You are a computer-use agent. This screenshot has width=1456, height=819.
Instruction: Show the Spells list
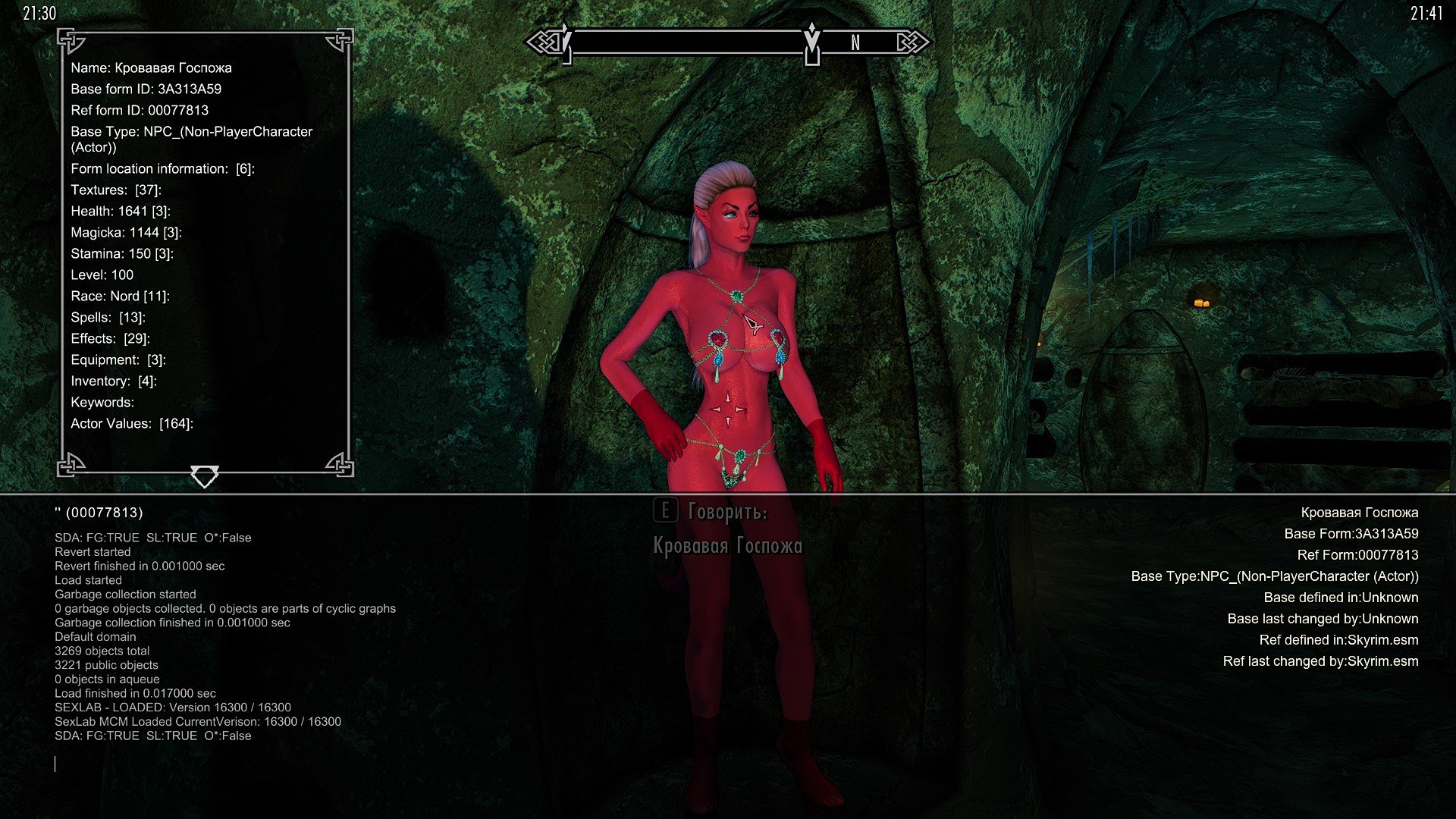(x=108, y=317)
